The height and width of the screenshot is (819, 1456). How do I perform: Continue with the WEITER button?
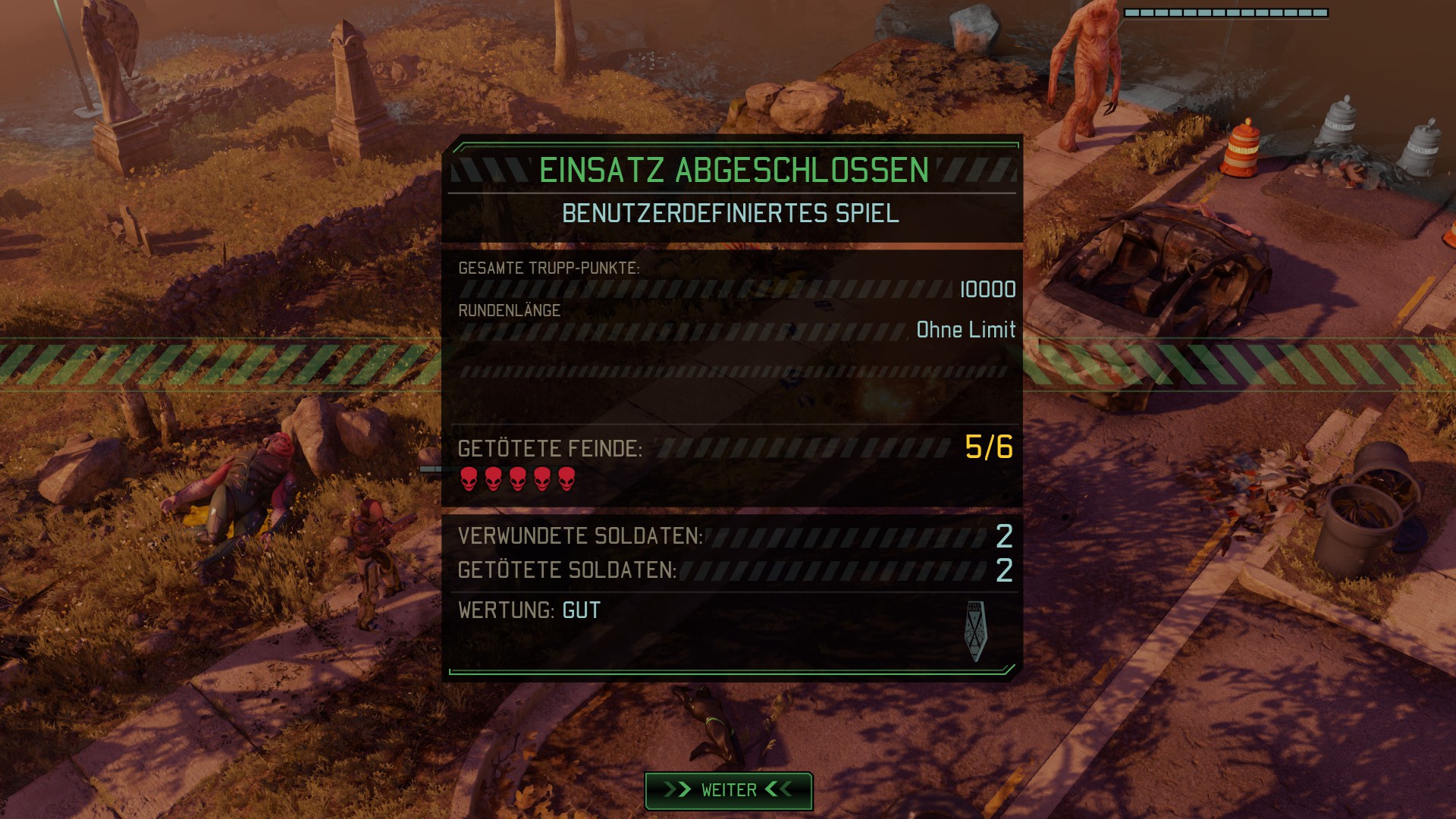[728, 790]
